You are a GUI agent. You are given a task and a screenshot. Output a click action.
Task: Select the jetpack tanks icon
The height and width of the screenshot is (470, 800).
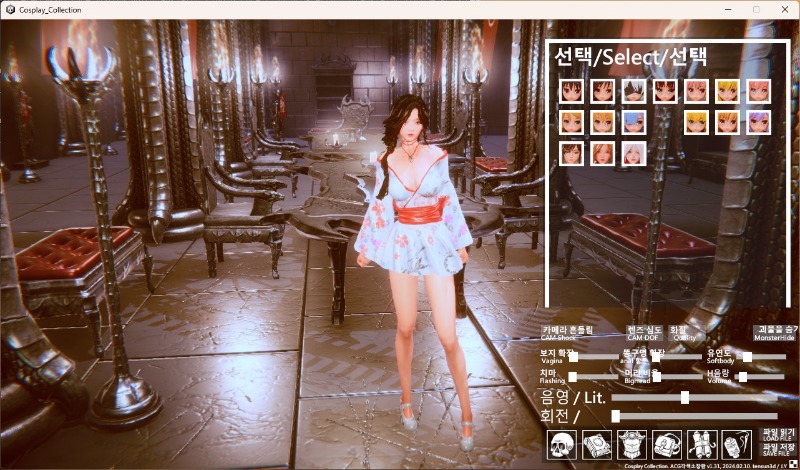(x=701, y=443)
